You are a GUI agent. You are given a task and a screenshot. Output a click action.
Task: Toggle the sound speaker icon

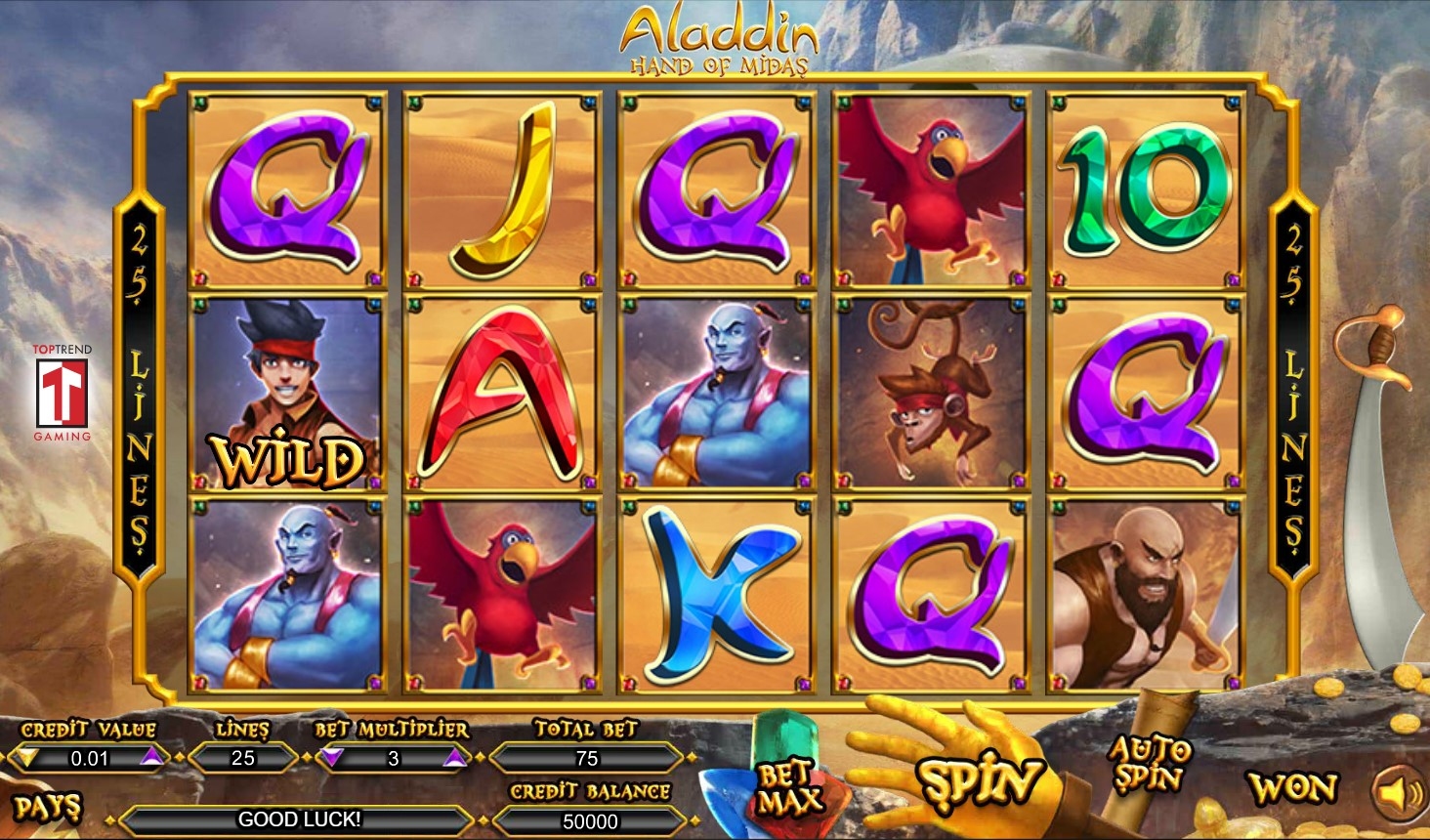[1399, 791]
